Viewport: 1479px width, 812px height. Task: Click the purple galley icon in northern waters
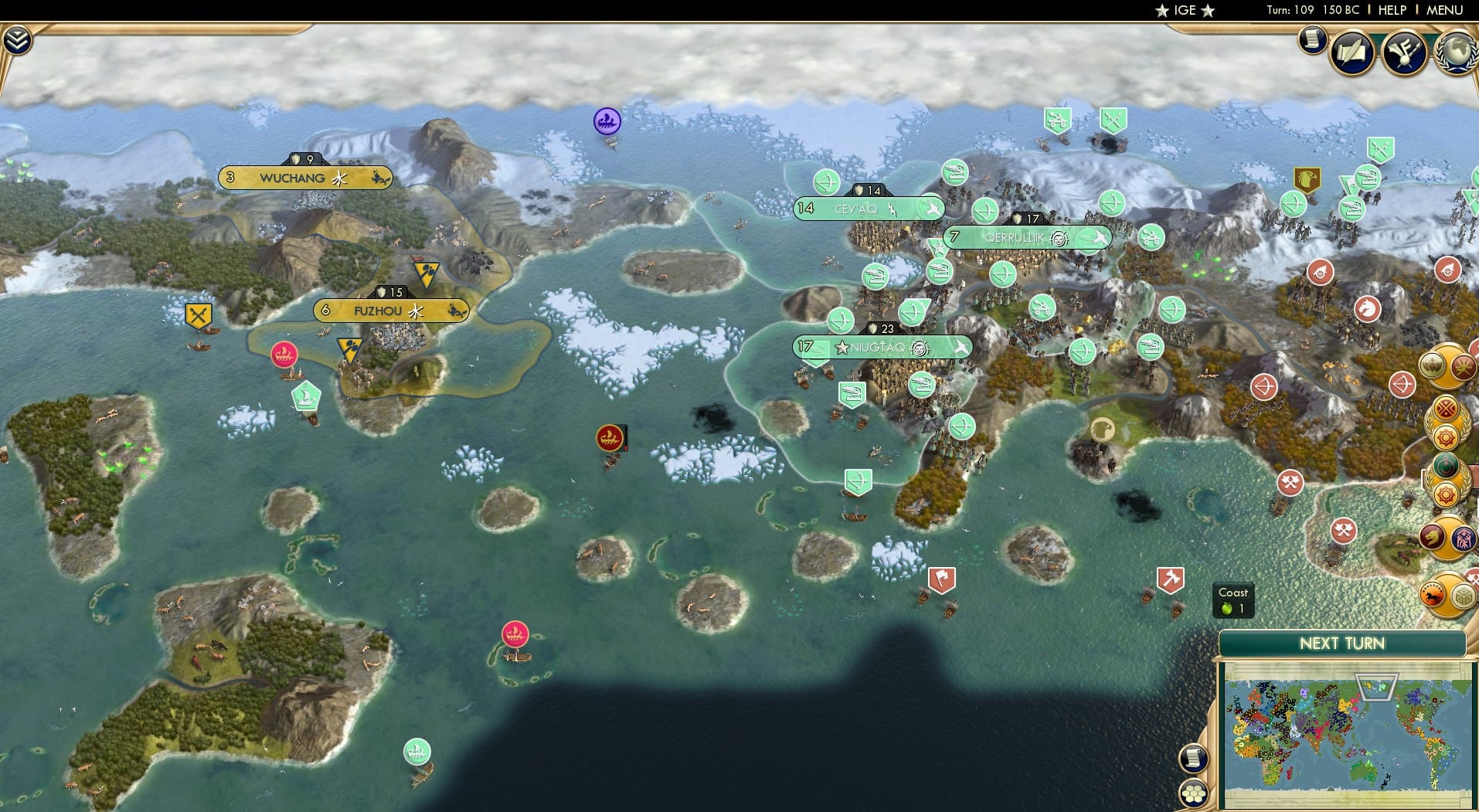point(606,121)
